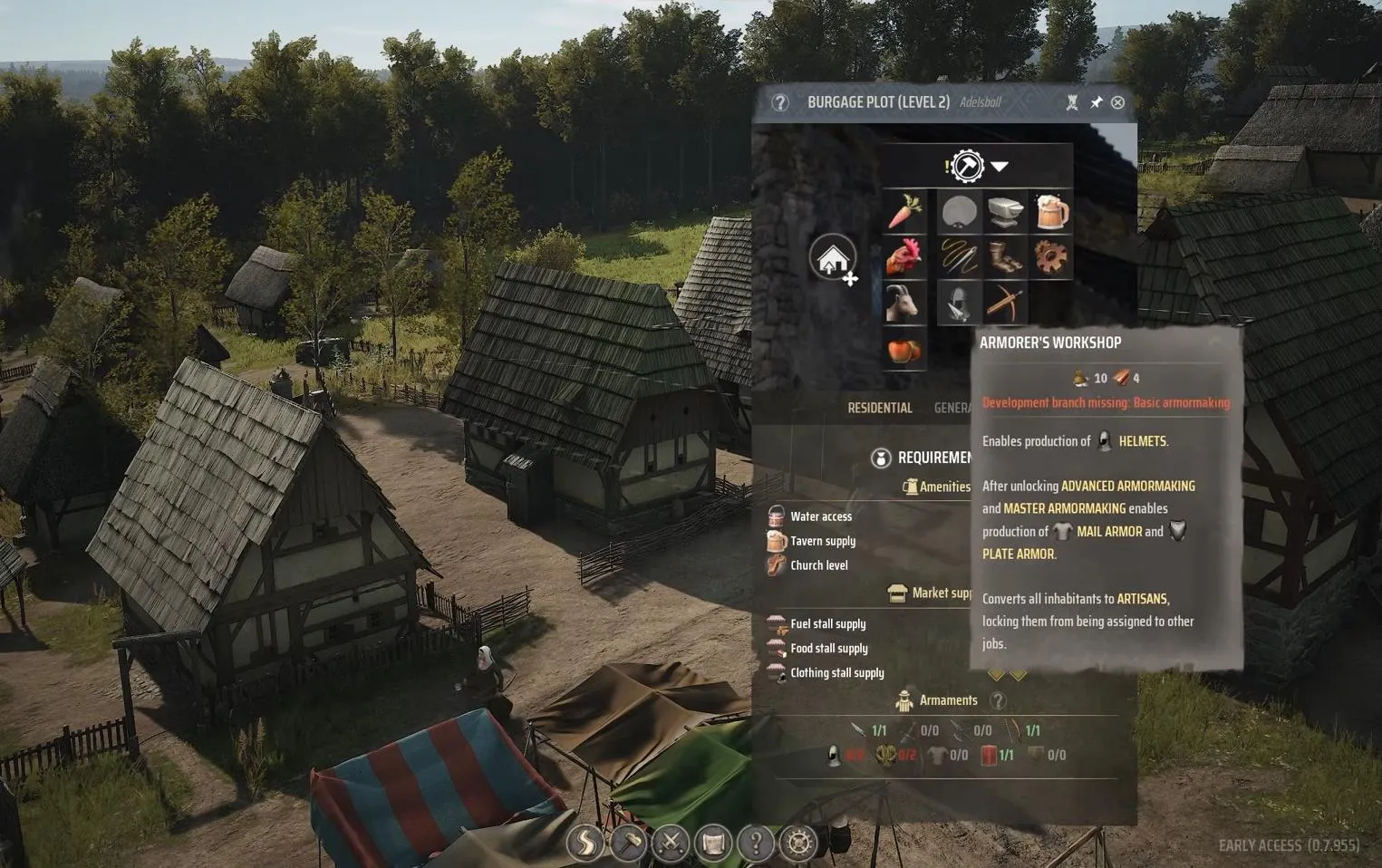Build the anvil blacksmith workshop
Screen dimensions: 1382x868
pos(1005,212)
